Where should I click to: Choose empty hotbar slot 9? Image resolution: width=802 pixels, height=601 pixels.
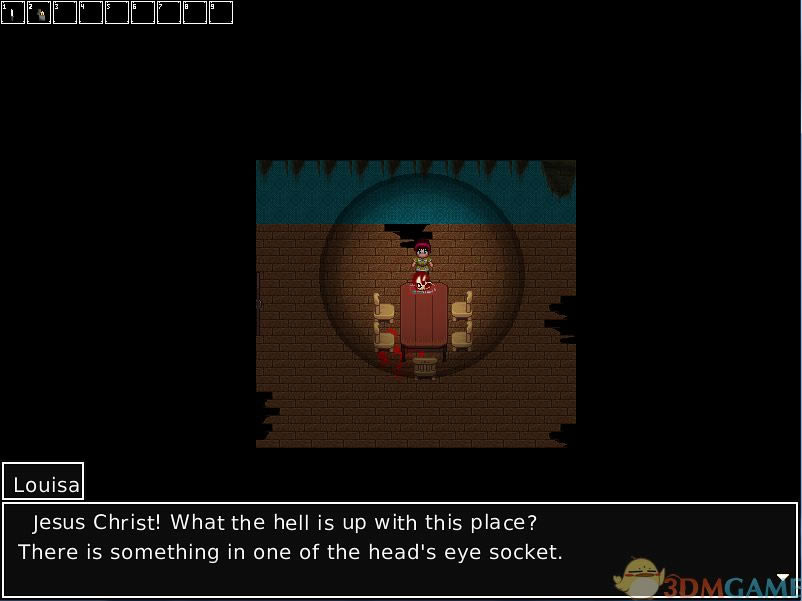(x=221, y=13)
